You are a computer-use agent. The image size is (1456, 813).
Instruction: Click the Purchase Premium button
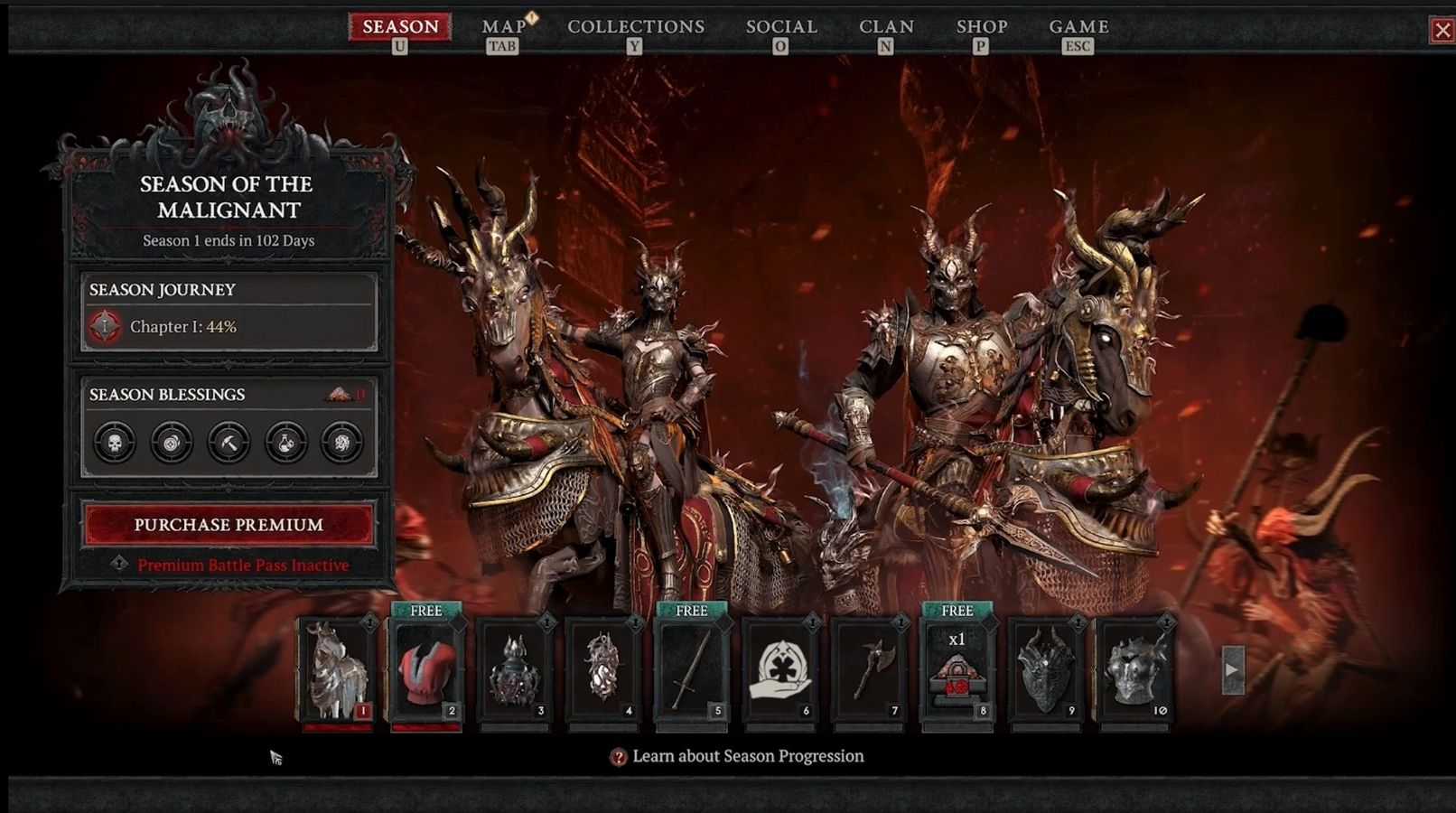point(229,525)
